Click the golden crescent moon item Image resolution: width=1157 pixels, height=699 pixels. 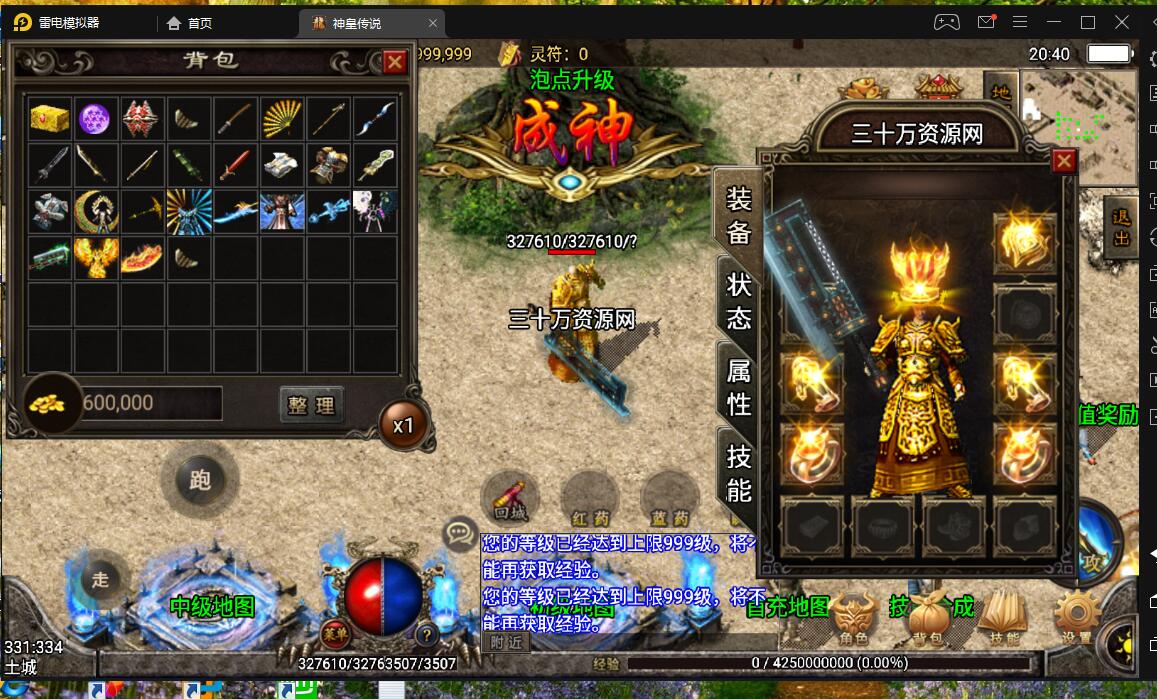click(x=95, y=210)
